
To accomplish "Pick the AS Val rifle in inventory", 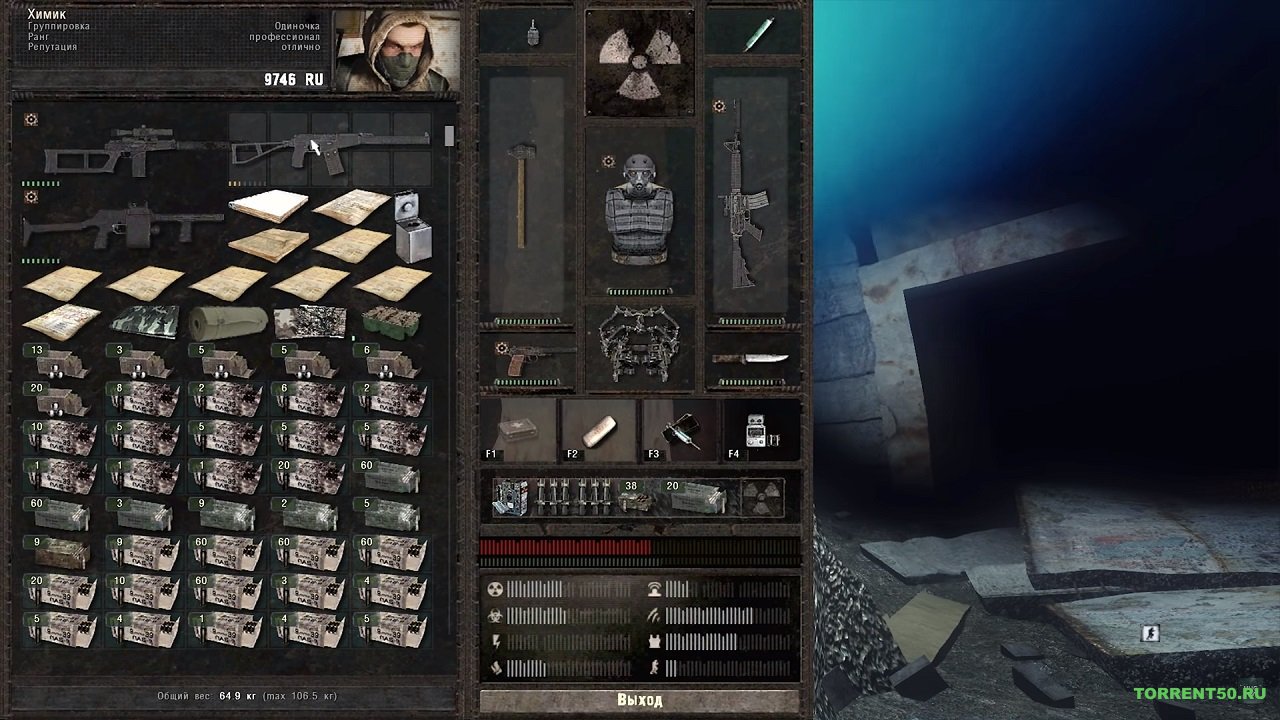I will (330, 150).
